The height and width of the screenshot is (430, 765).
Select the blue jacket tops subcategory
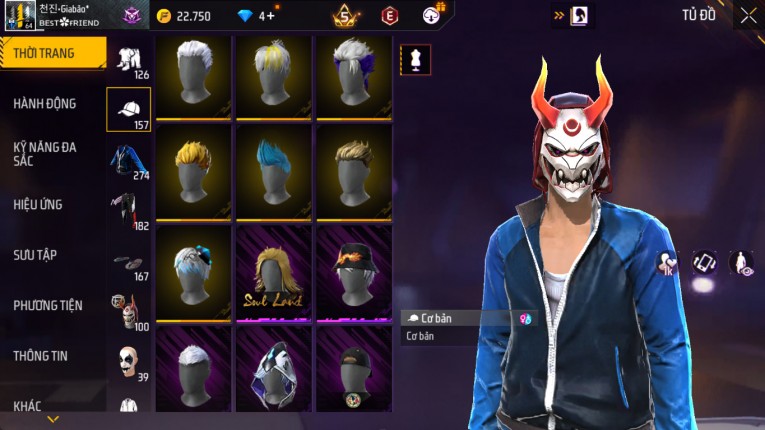coord(128,160)
